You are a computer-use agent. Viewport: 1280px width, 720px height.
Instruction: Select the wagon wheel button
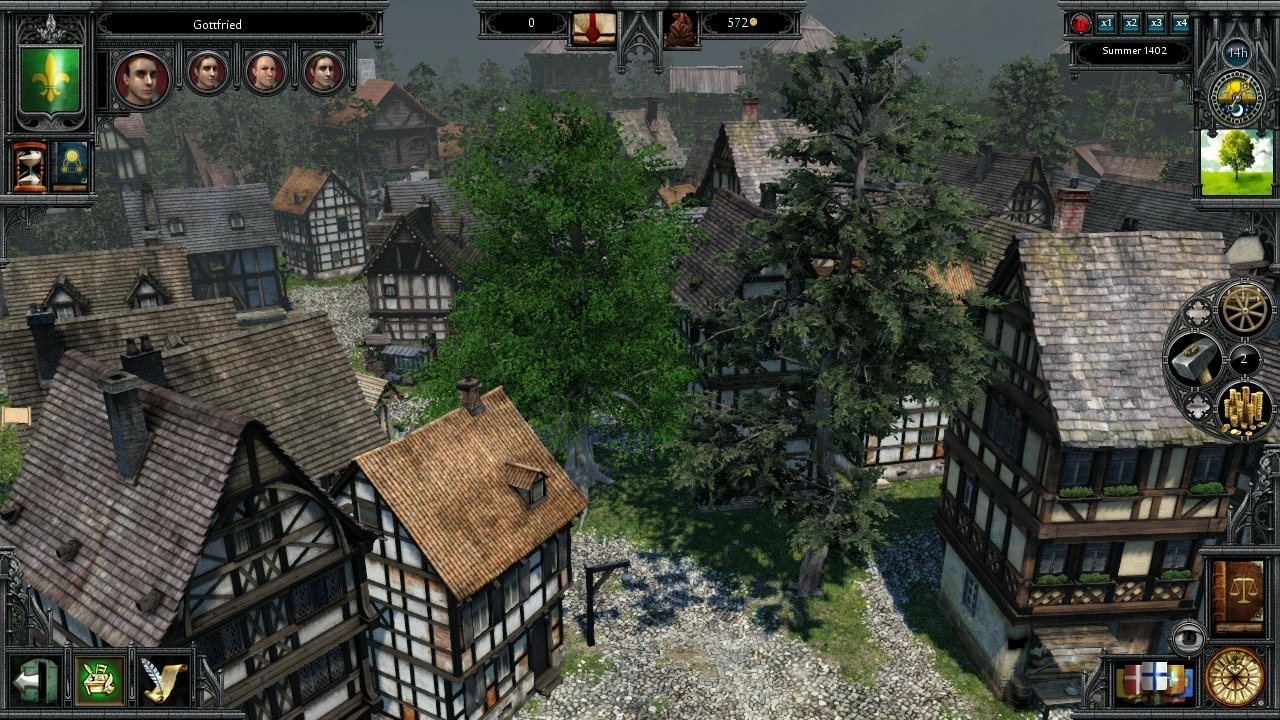click(x=1245, y=310)
